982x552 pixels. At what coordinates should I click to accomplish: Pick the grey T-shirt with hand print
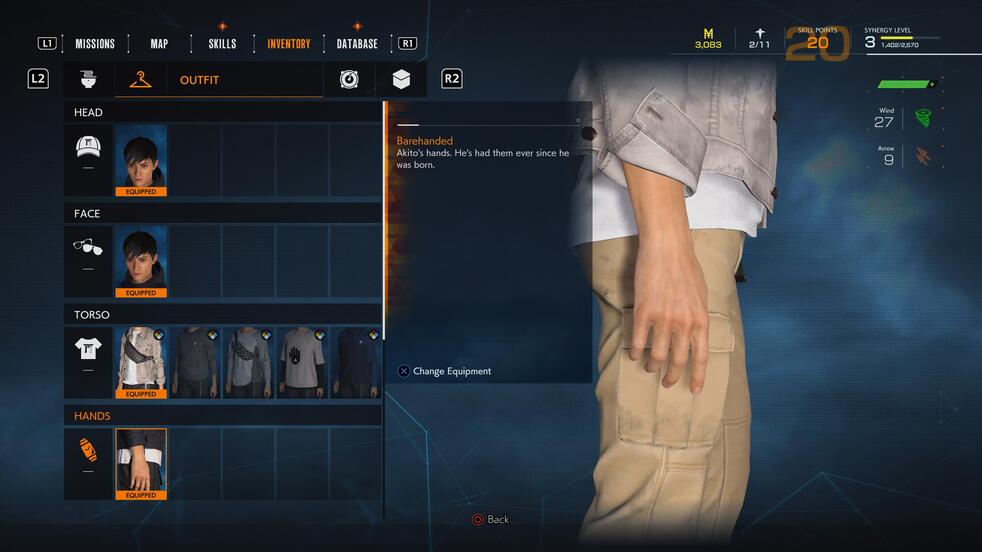click(x=301, y=362)
